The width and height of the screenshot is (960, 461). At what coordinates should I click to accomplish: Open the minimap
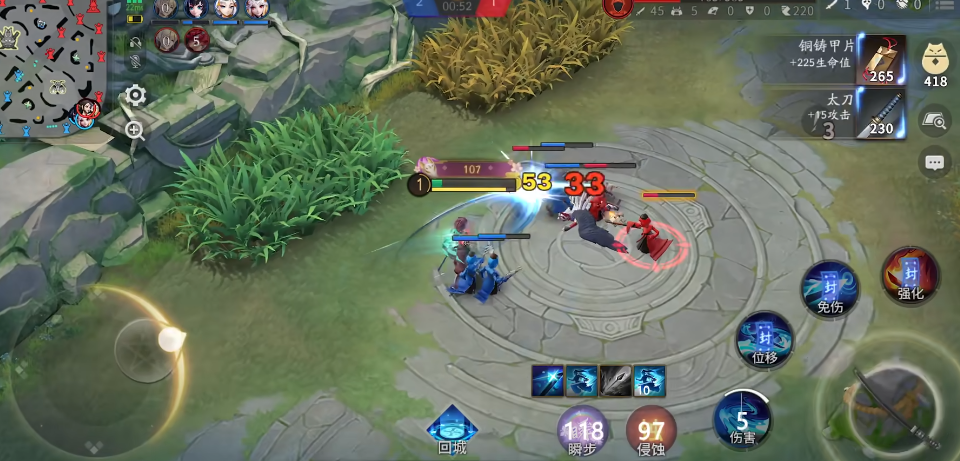pyautogui.click(x=52, y=67)
